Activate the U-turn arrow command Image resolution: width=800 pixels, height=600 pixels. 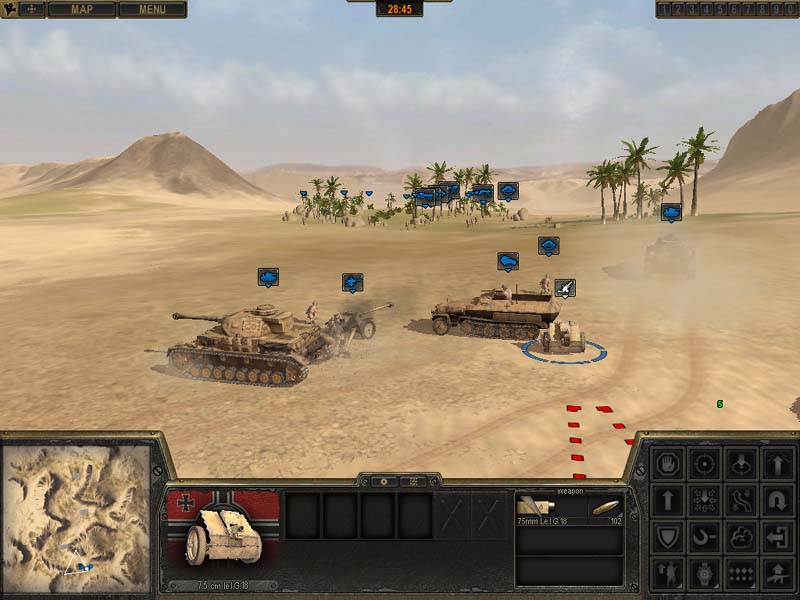(778, 500)
